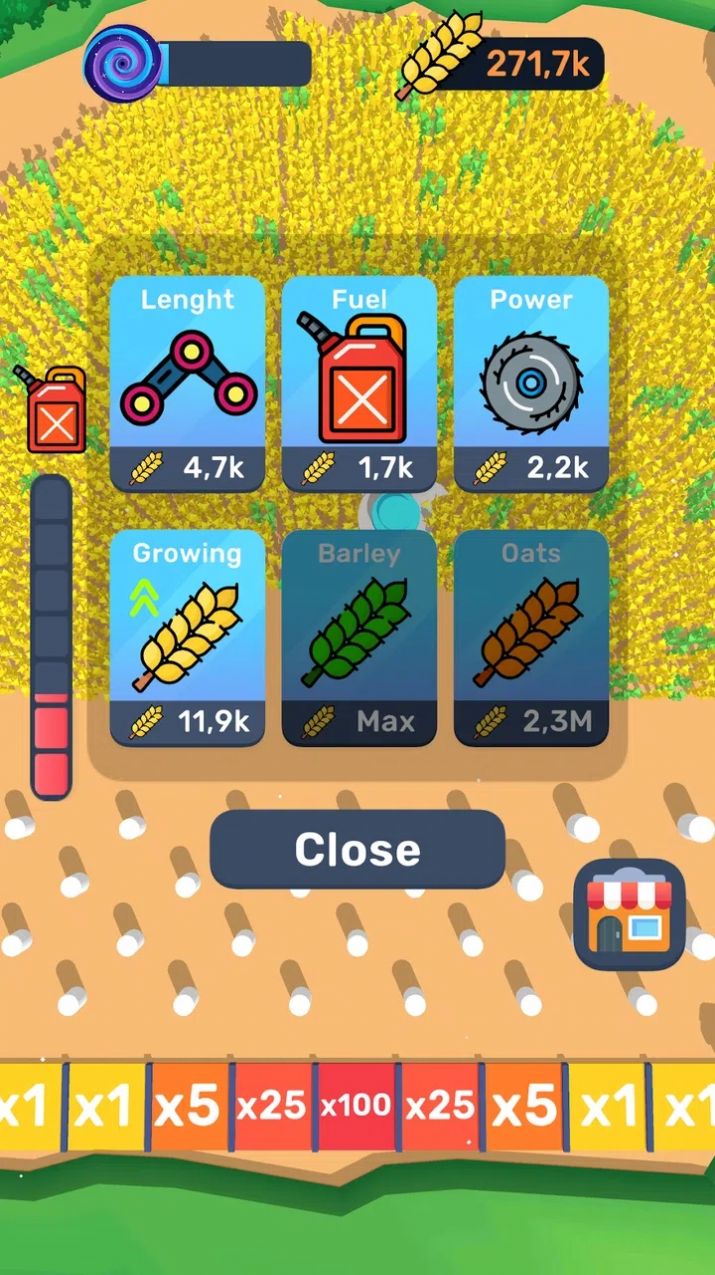Screen dimensions: 715x1275
Task: Unlock the Oats crop card
Action: click(x=531, y=638)
